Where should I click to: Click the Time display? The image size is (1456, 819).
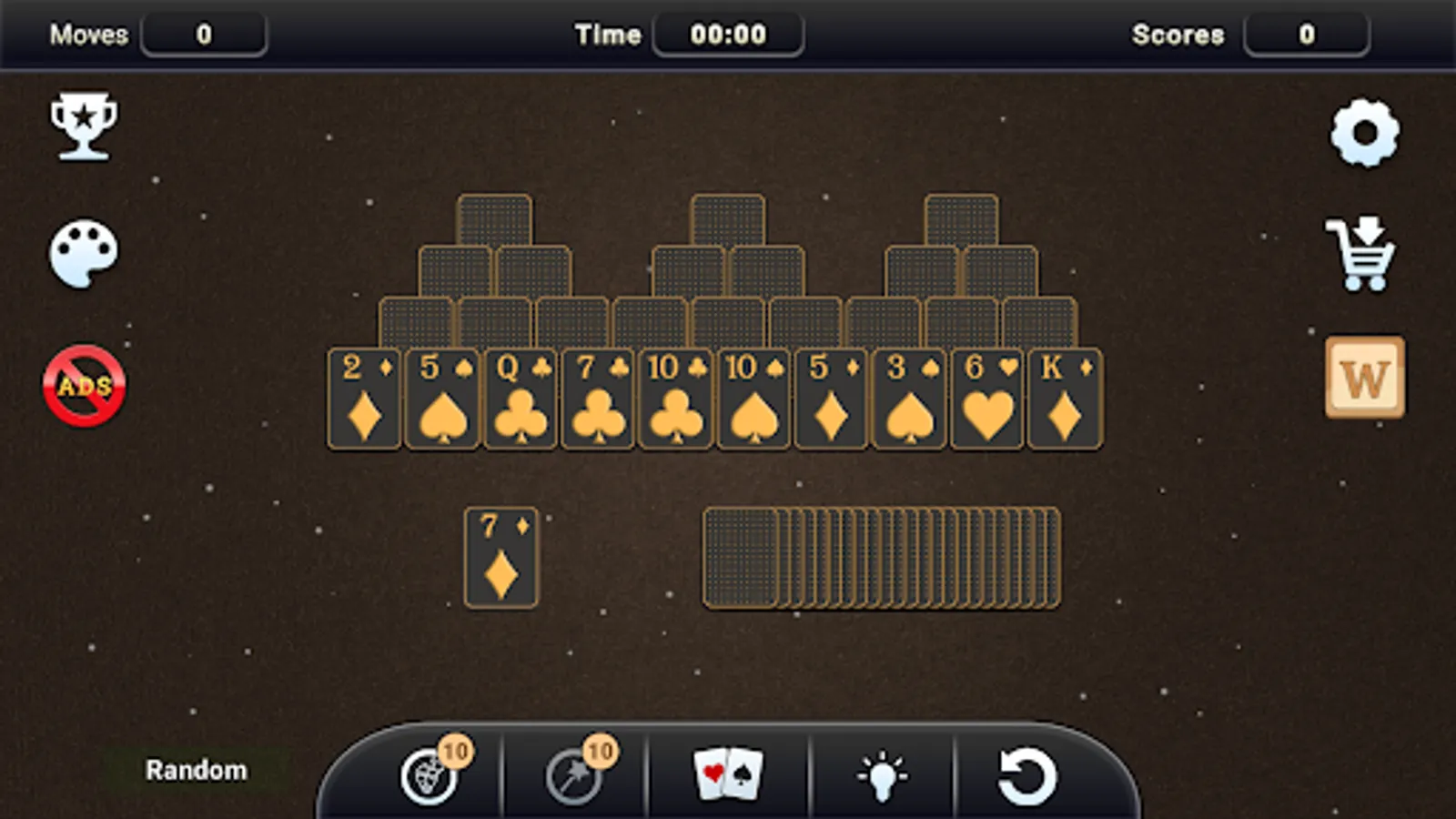(727, 35)
